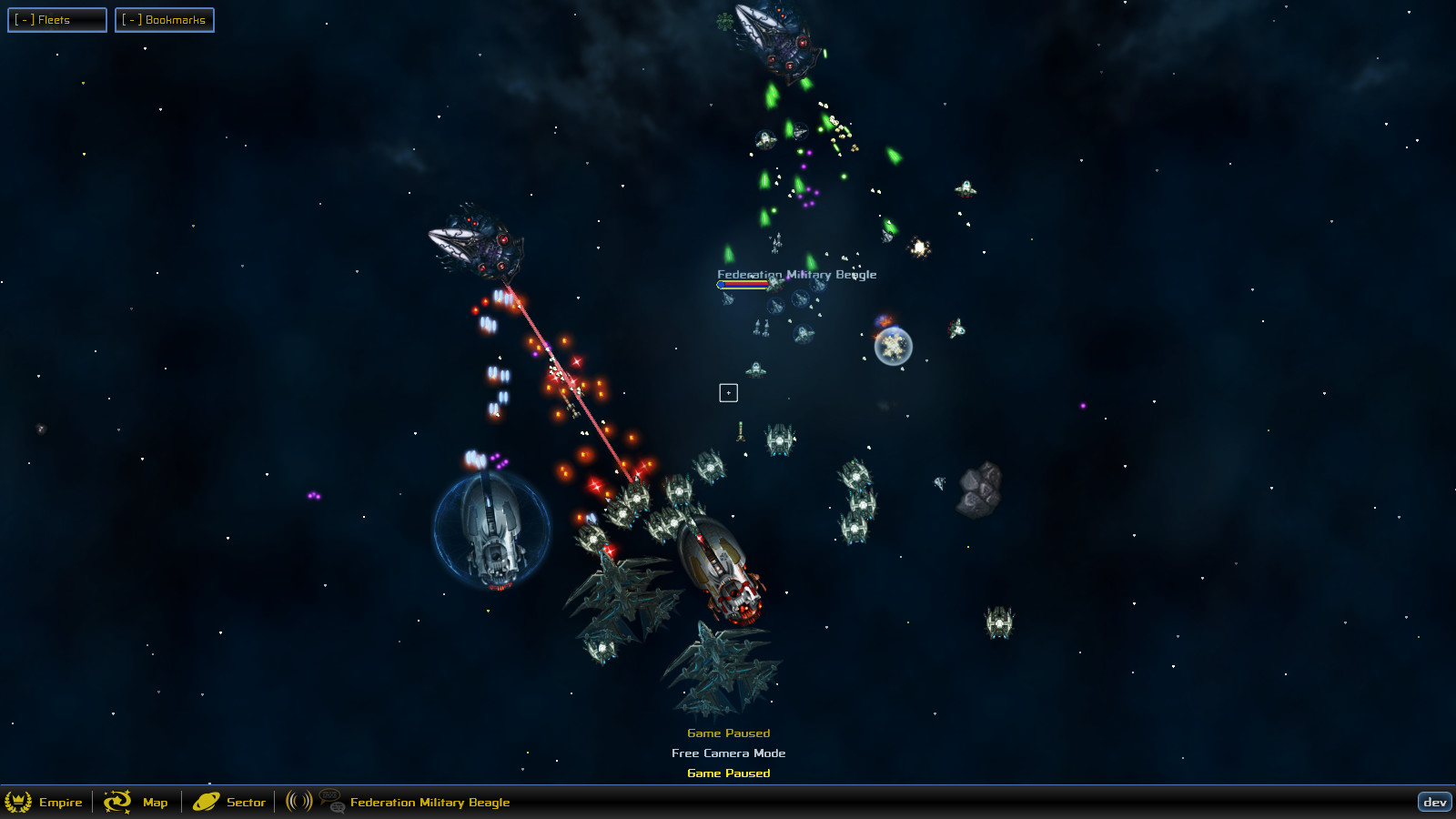Open Sector view via the planet icon
Image resolution: width=1456 pixels, height=819 pixels.
tap(206, 802)
